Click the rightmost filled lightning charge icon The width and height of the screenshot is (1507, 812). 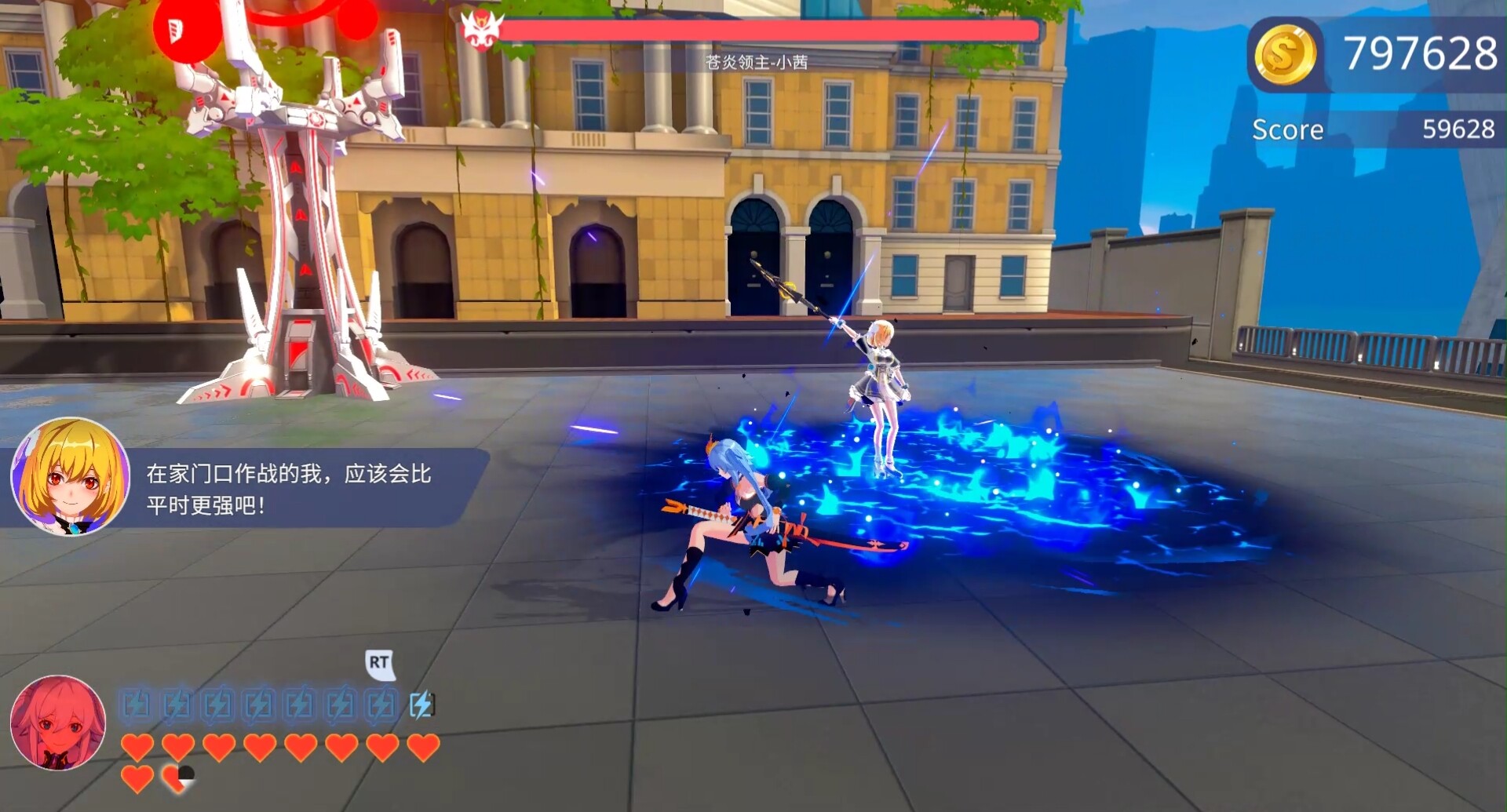click(x=423, y=706)
